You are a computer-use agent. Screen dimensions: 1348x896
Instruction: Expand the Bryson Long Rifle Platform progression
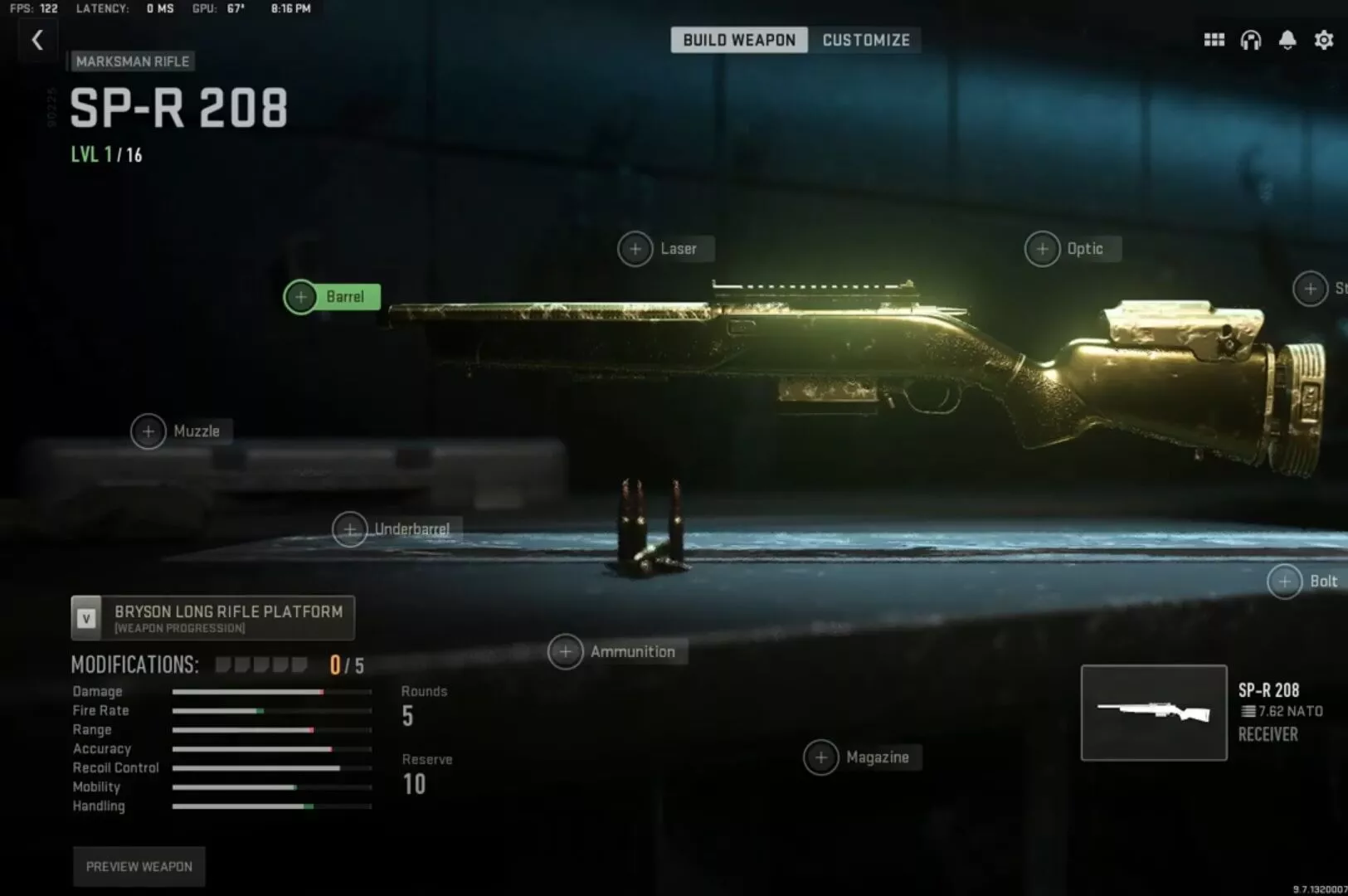pos(212,617)
